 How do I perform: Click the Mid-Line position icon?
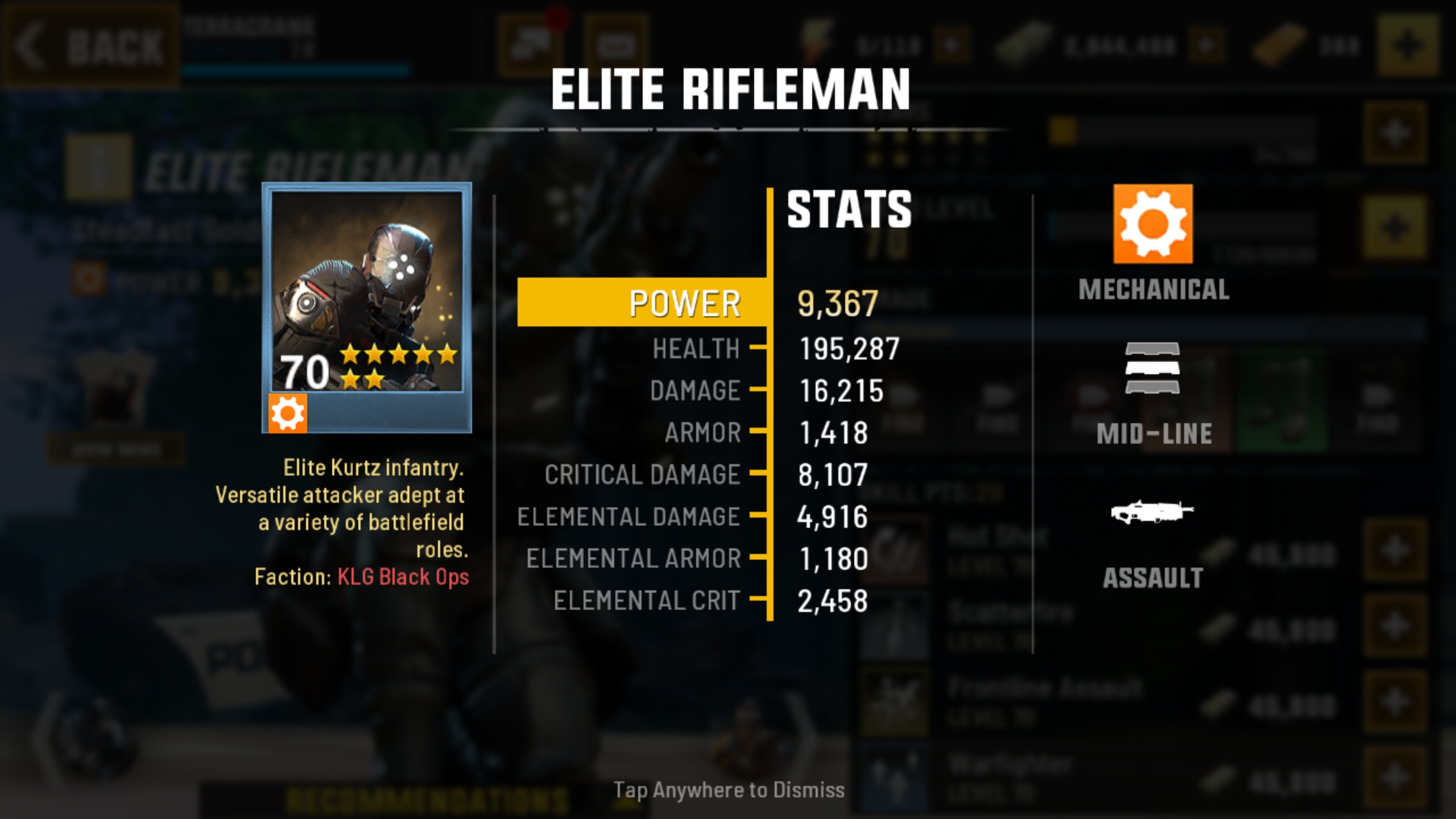(1152, 368)
